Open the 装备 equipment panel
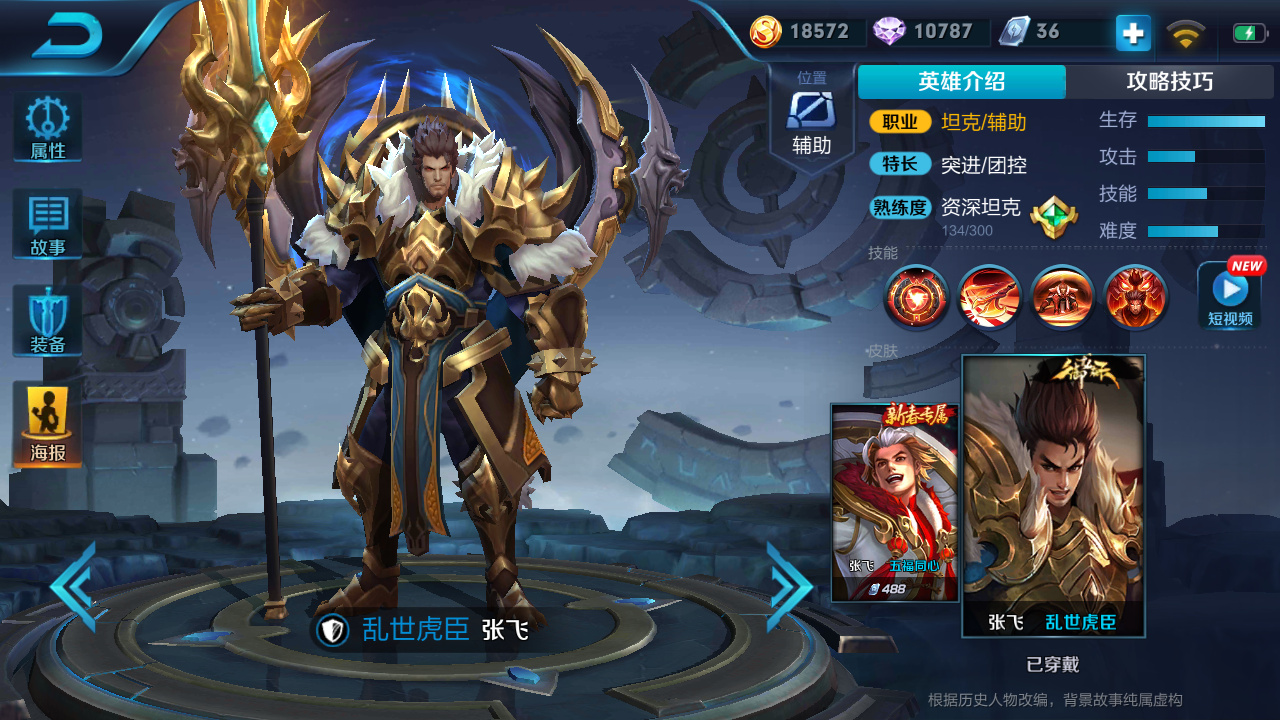 click(46, 318)
